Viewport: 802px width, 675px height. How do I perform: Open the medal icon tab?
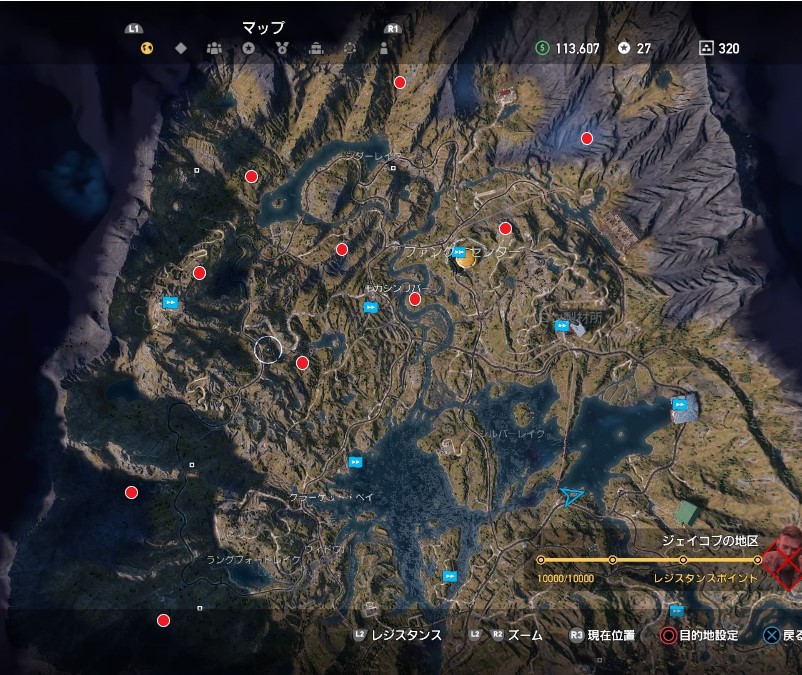tap(282, 48)
